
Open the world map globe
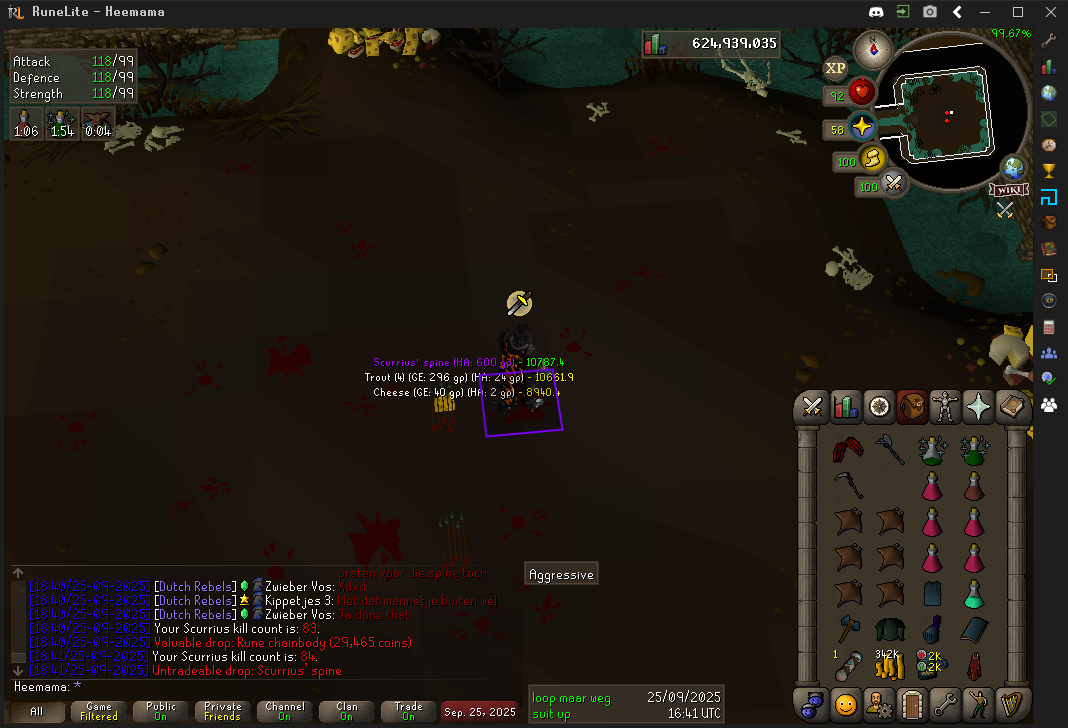click(x=1013, y=167)
